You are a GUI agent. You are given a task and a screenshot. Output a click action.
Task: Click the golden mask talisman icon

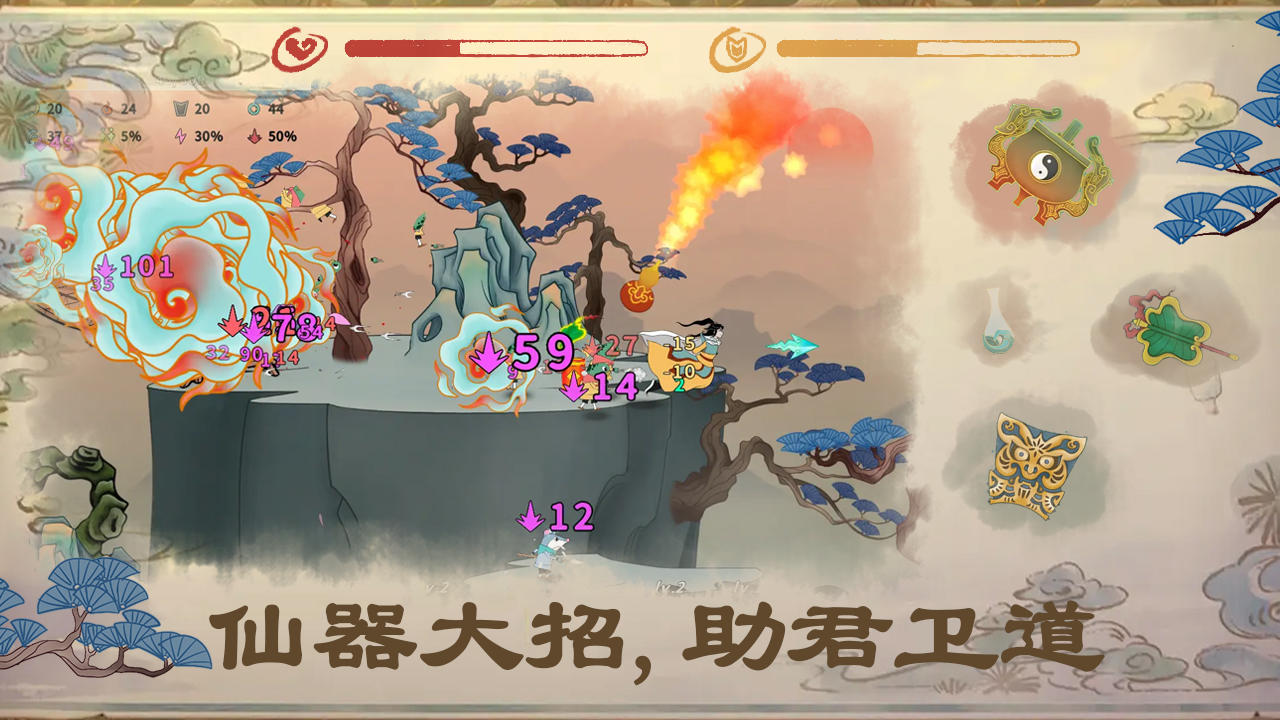[1028, 460]
